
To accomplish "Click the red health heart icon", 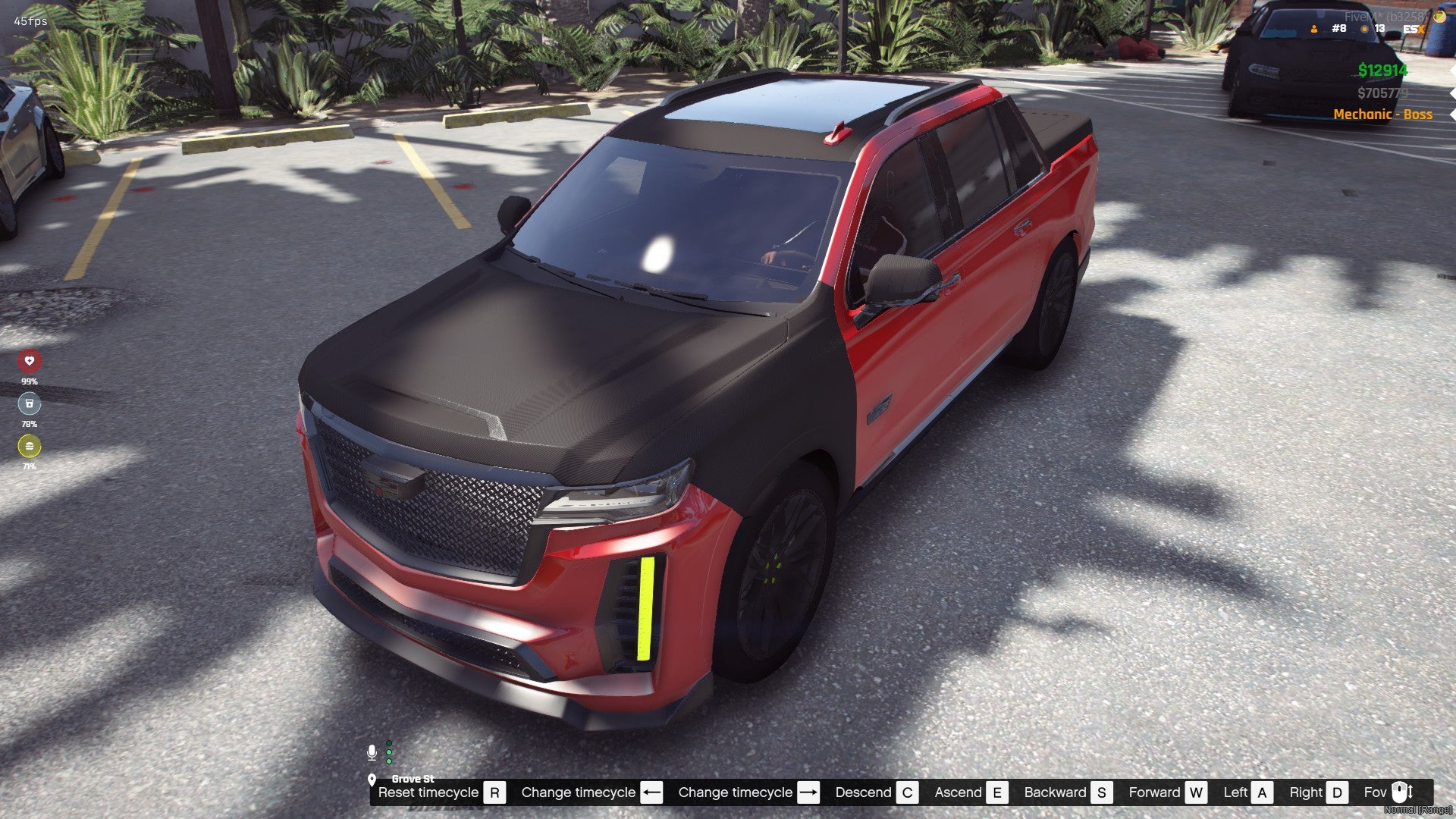I will click(x=30, y=361).
